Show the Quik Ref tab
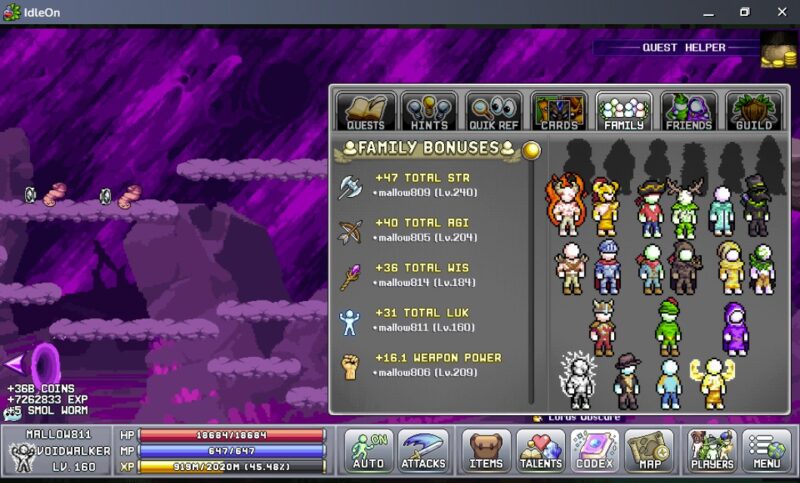 coord(494,112)
